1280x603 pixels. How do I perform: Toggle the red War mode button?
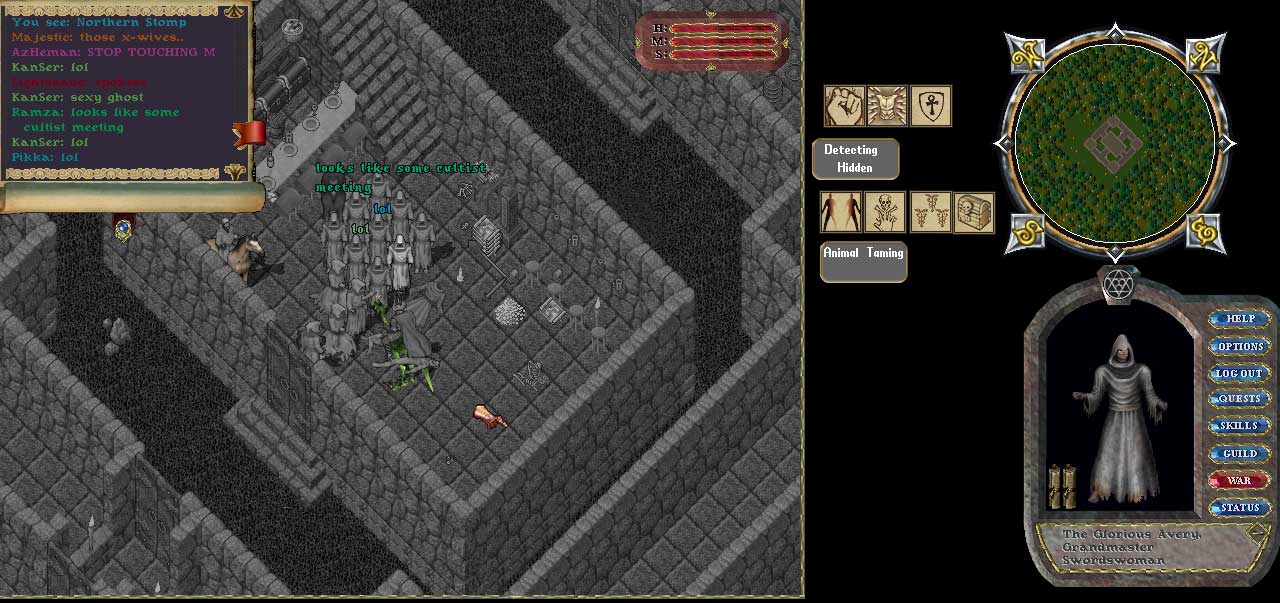tap(1240, 480)
